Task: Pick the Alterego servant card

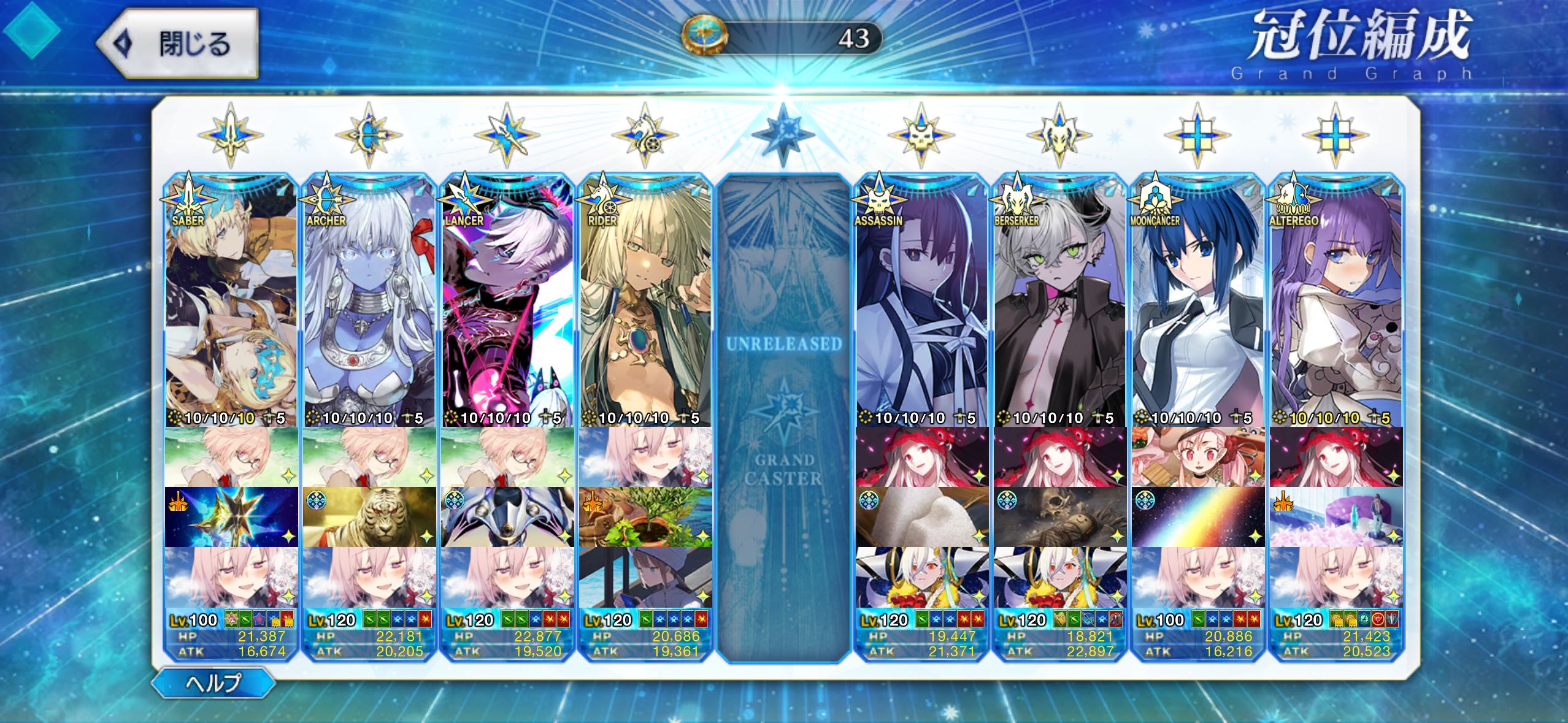Action: pos(1335,300)
